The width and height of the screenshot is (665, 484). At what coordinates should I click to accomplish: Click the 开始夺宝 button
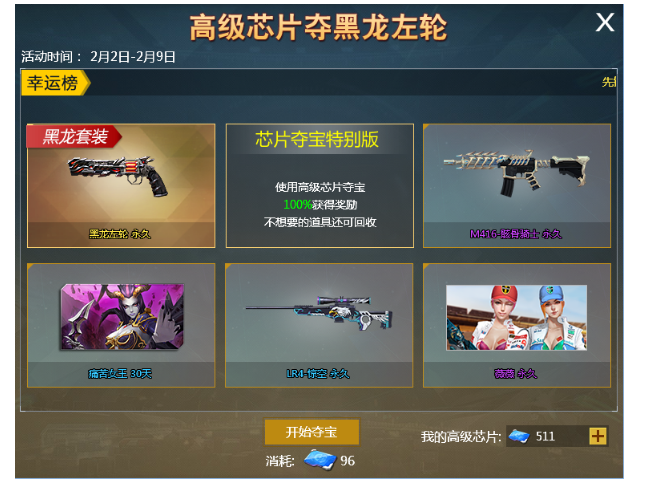pyautogui.click(x=311, y=433)
